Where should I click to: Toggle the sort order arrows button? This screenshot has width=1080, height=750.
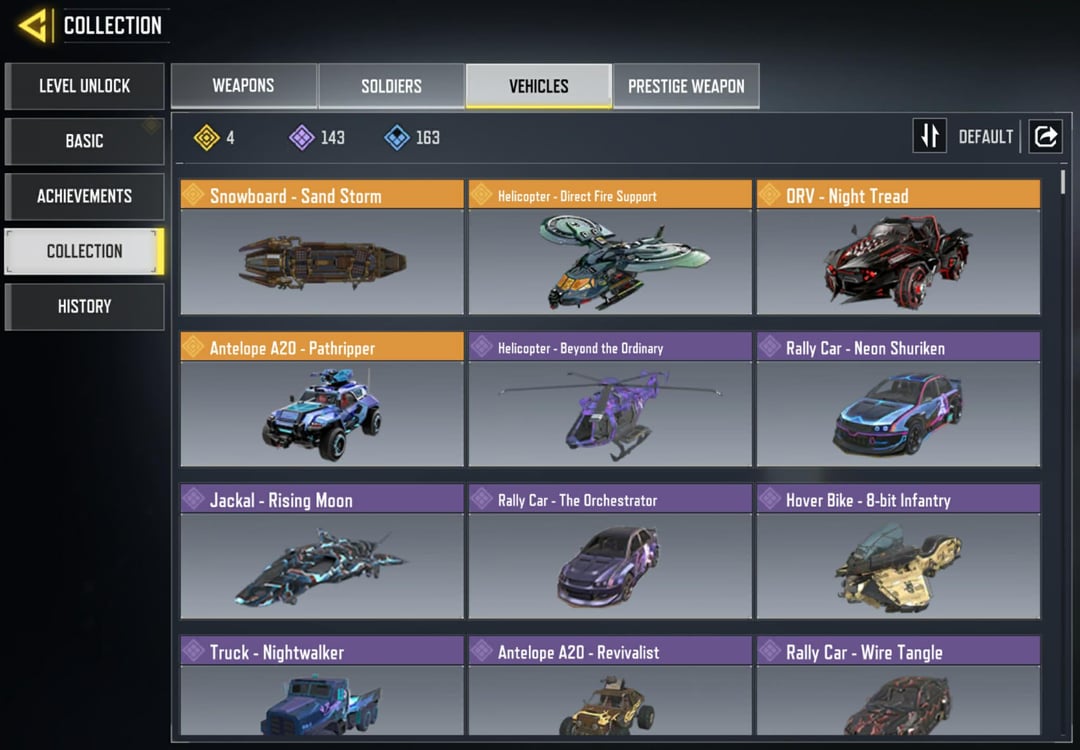point(930,136)
